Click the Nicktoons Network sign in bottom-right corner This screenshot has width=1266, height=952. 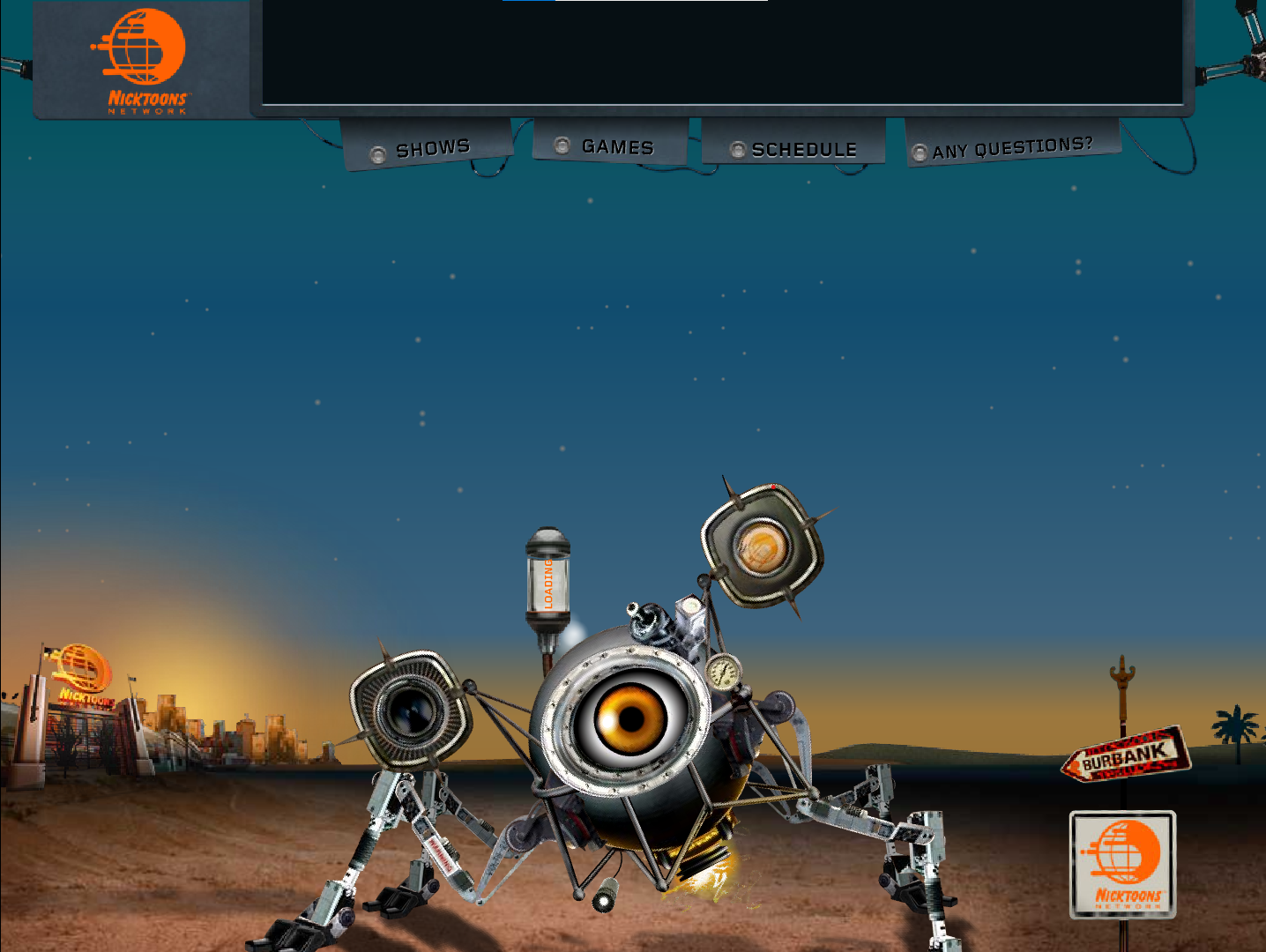tap(1122, 865)
